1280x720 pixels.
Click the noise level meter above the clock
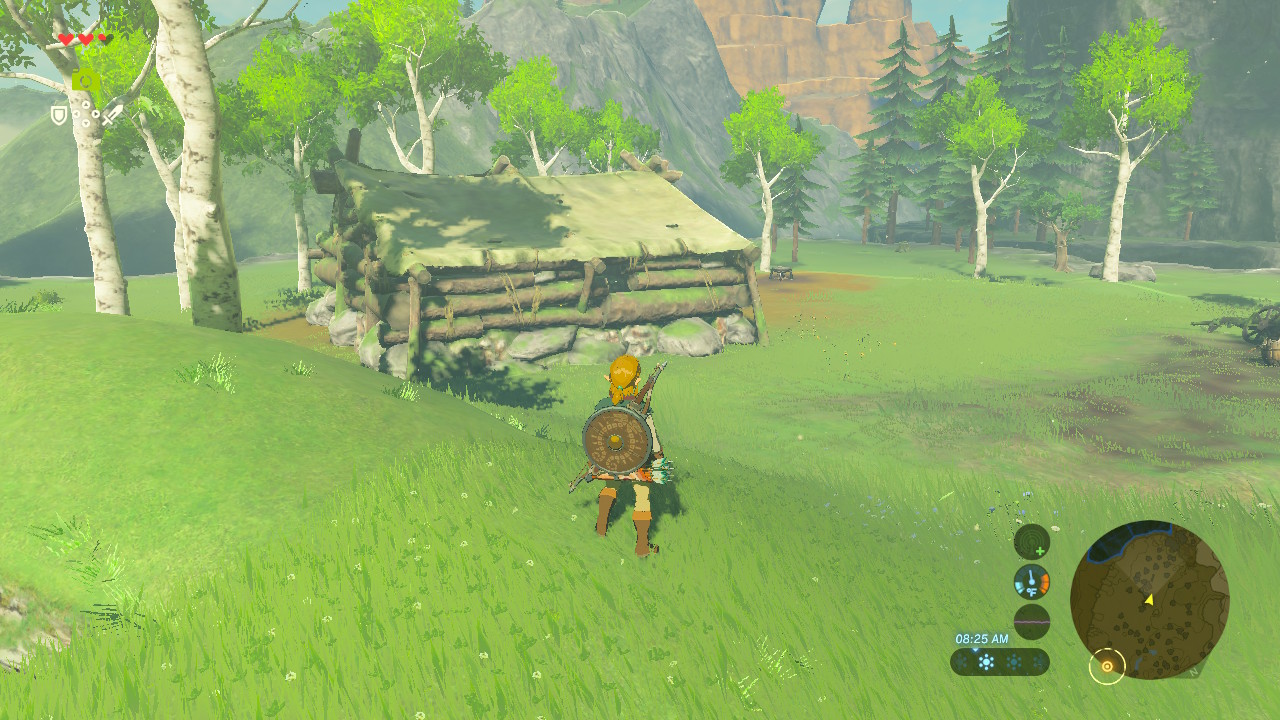(1032, 621)
